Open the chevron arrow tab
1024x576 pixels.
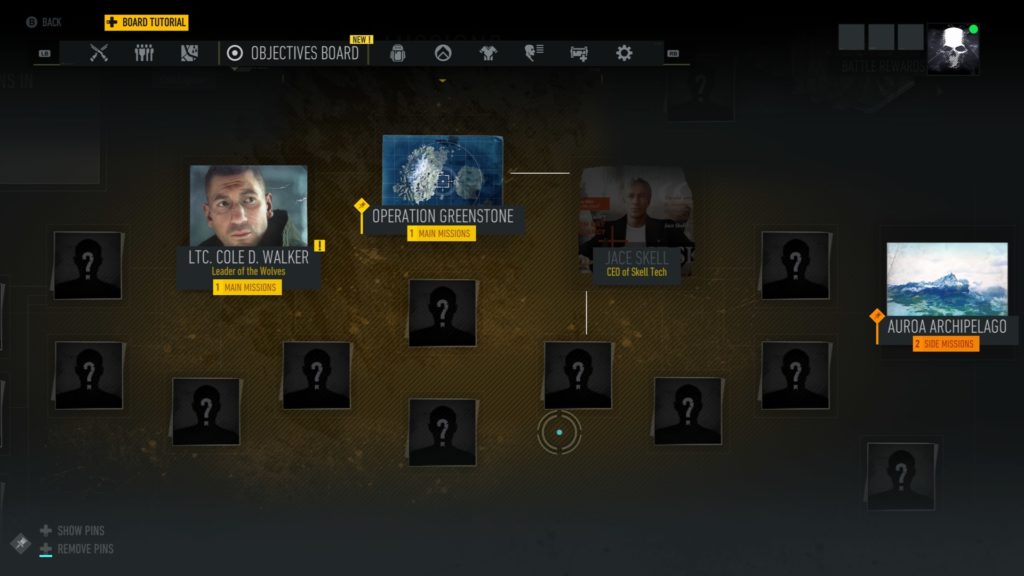(442, 53)
